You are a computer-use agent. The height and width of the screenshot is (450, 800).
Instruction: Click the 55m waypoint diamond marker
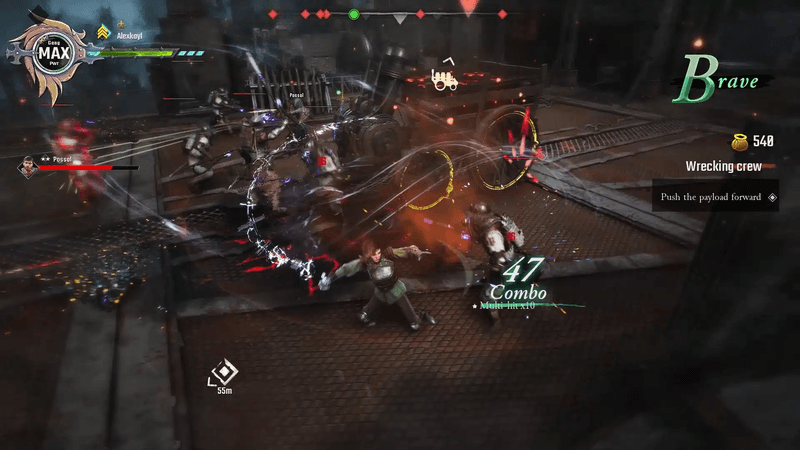[225, 372]
